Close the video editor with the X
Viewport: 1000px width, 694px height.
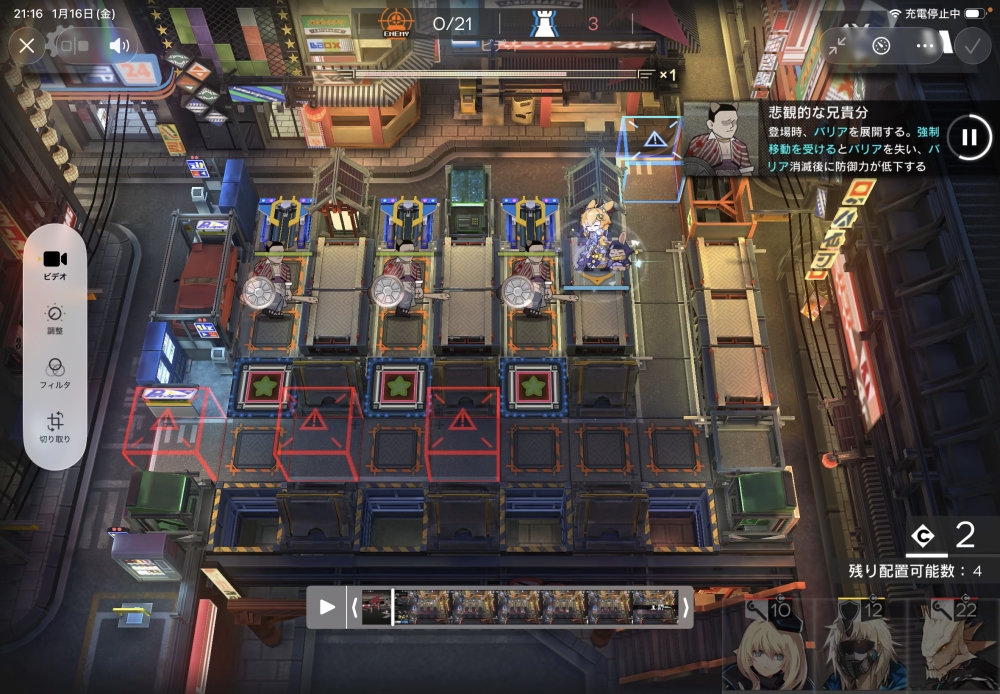pos(27,46)
